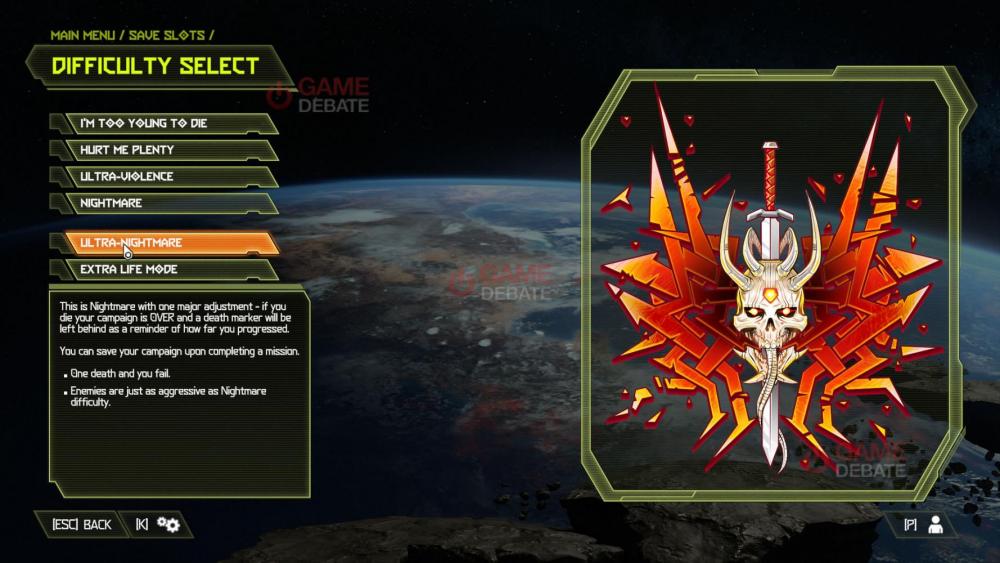The image size is (1000, 563).
Task: Choose Extra Life Mode
Action: [163, 269]
